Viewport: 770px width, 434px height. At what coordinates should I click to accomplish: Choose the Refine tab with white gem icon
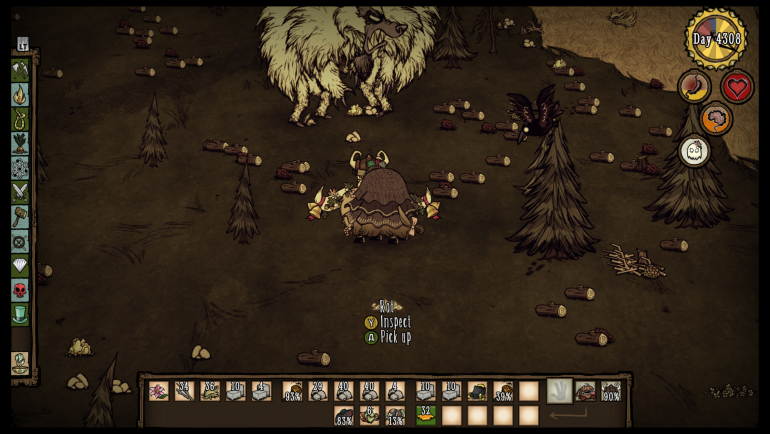20,265
